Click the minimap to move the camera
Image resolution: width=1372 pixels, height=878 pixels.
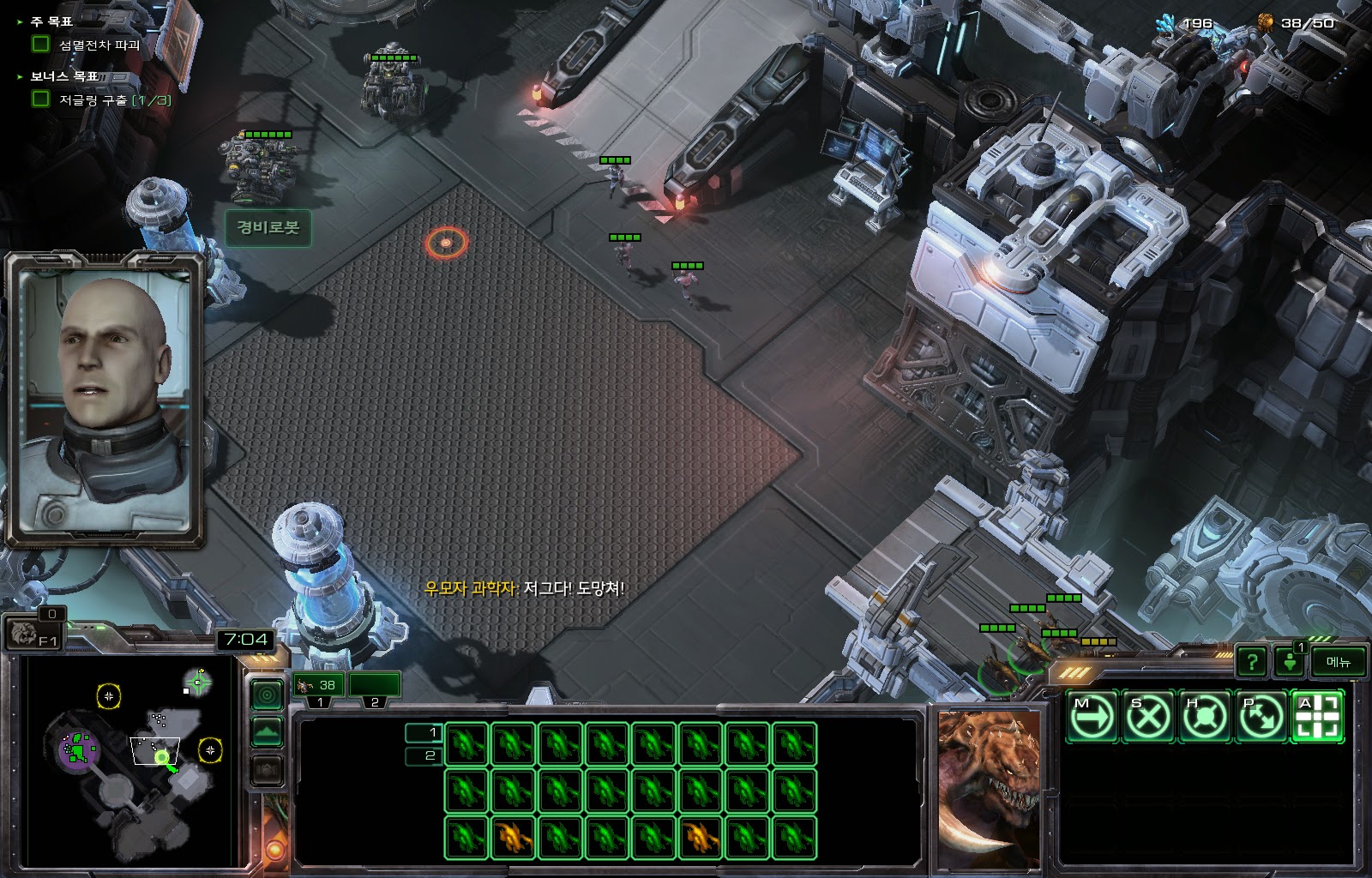[x=129, y=763]
